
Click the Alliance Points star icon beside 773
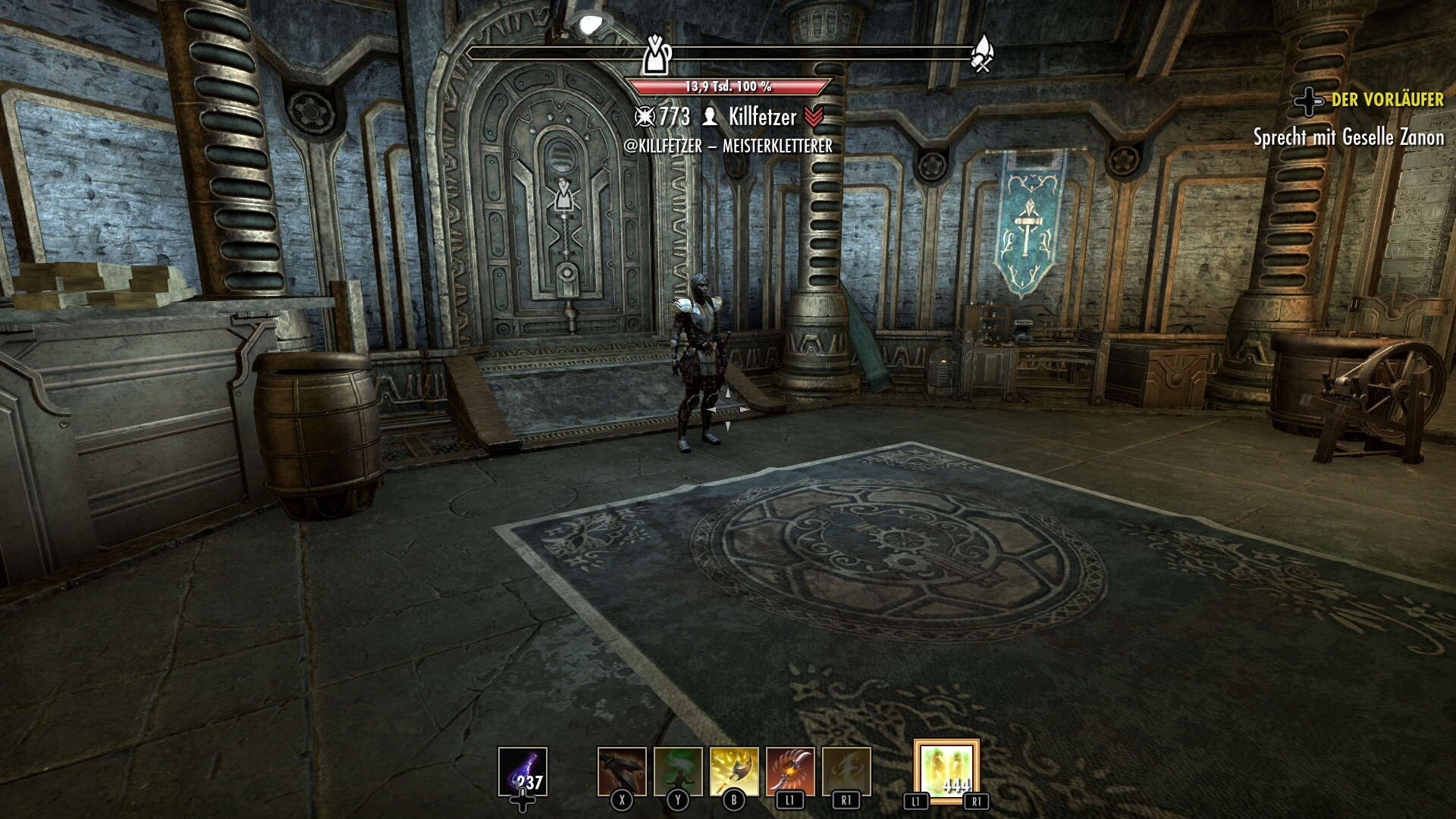point(645,118)
